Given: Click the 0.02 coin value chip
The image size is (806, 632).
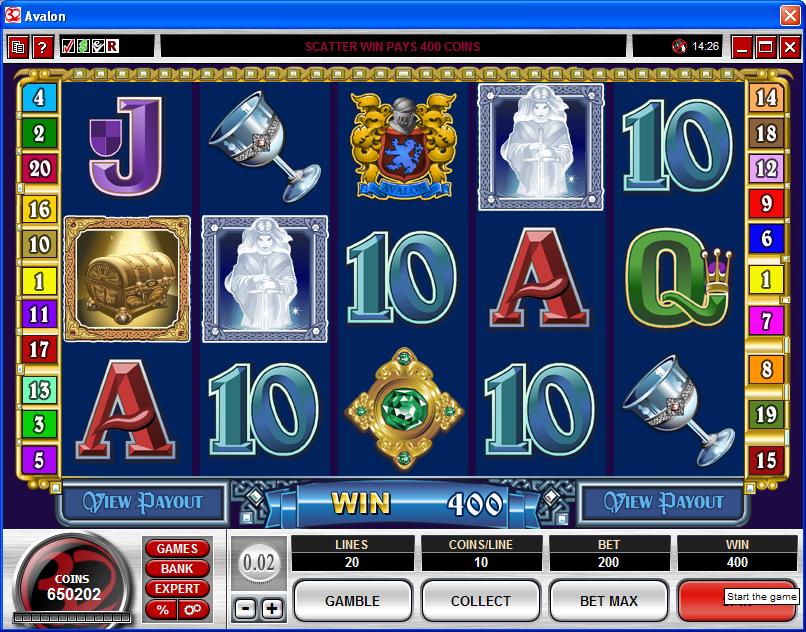Looking at the screenshot, I should click(x=259, y=563).
